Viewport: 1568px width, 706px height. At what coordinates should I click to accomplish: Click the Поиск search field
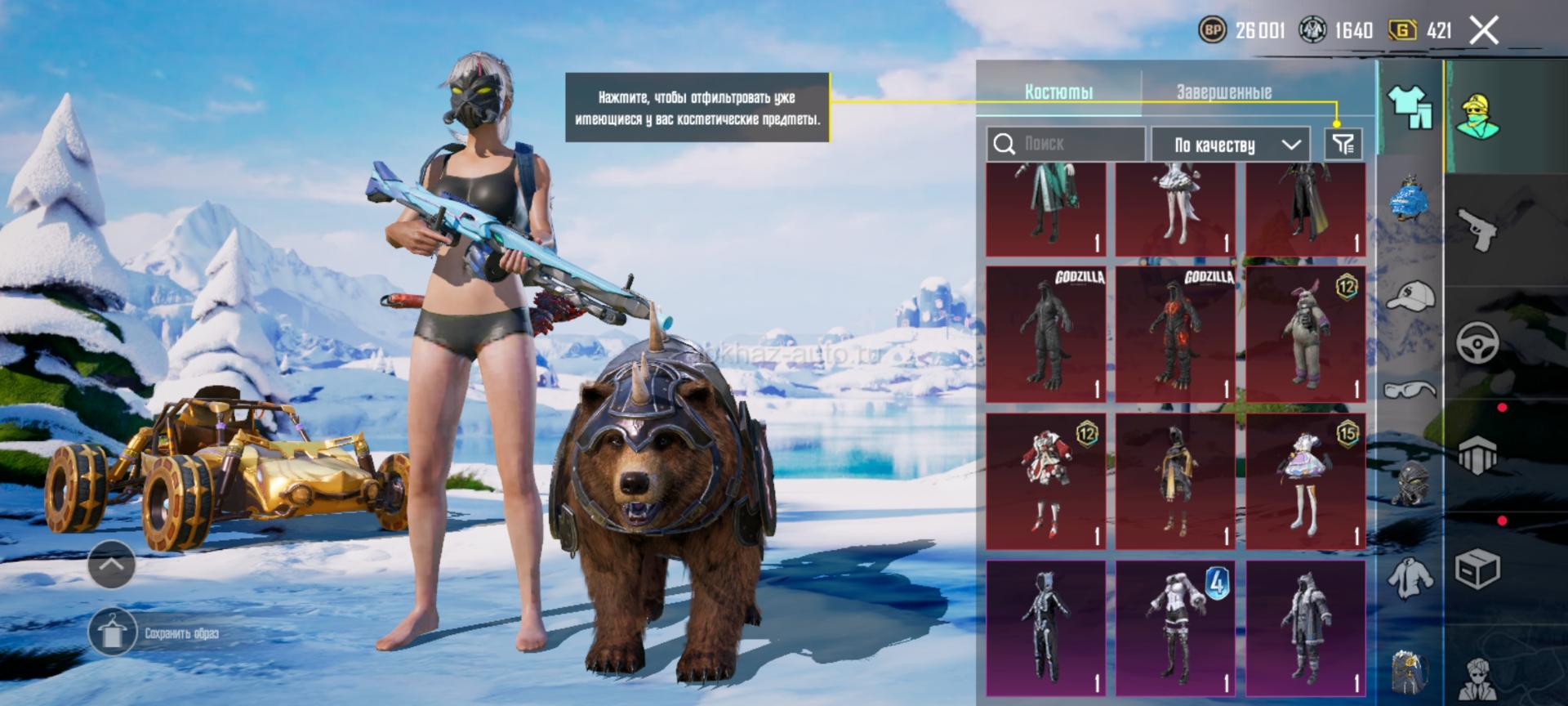(x=1066, y=145)
